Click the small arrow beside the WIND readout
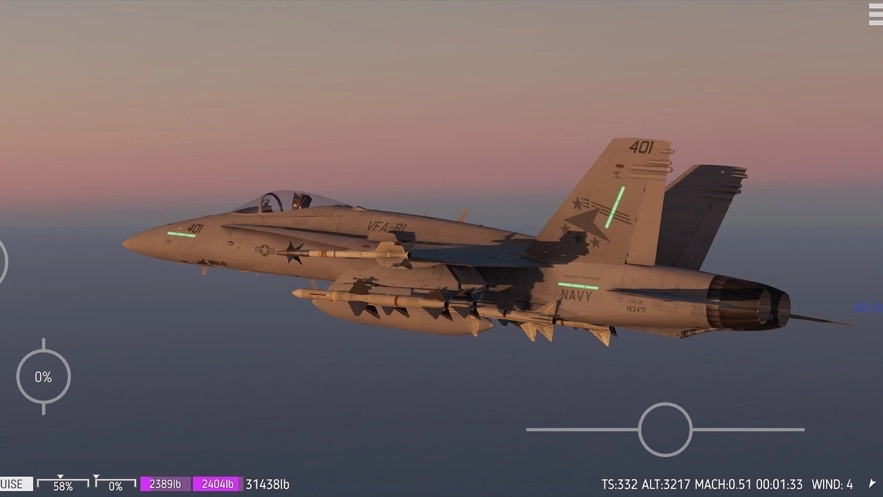883x497 pixels. pyautogui.click(x=872, y=484)
